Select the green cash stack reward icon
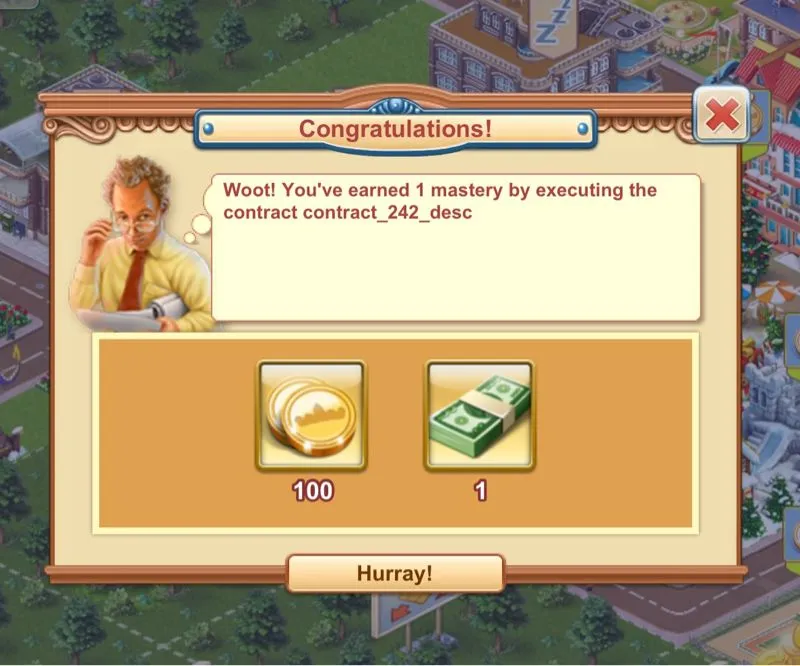This screenshot has height=666, width=800. pos(480,415)
